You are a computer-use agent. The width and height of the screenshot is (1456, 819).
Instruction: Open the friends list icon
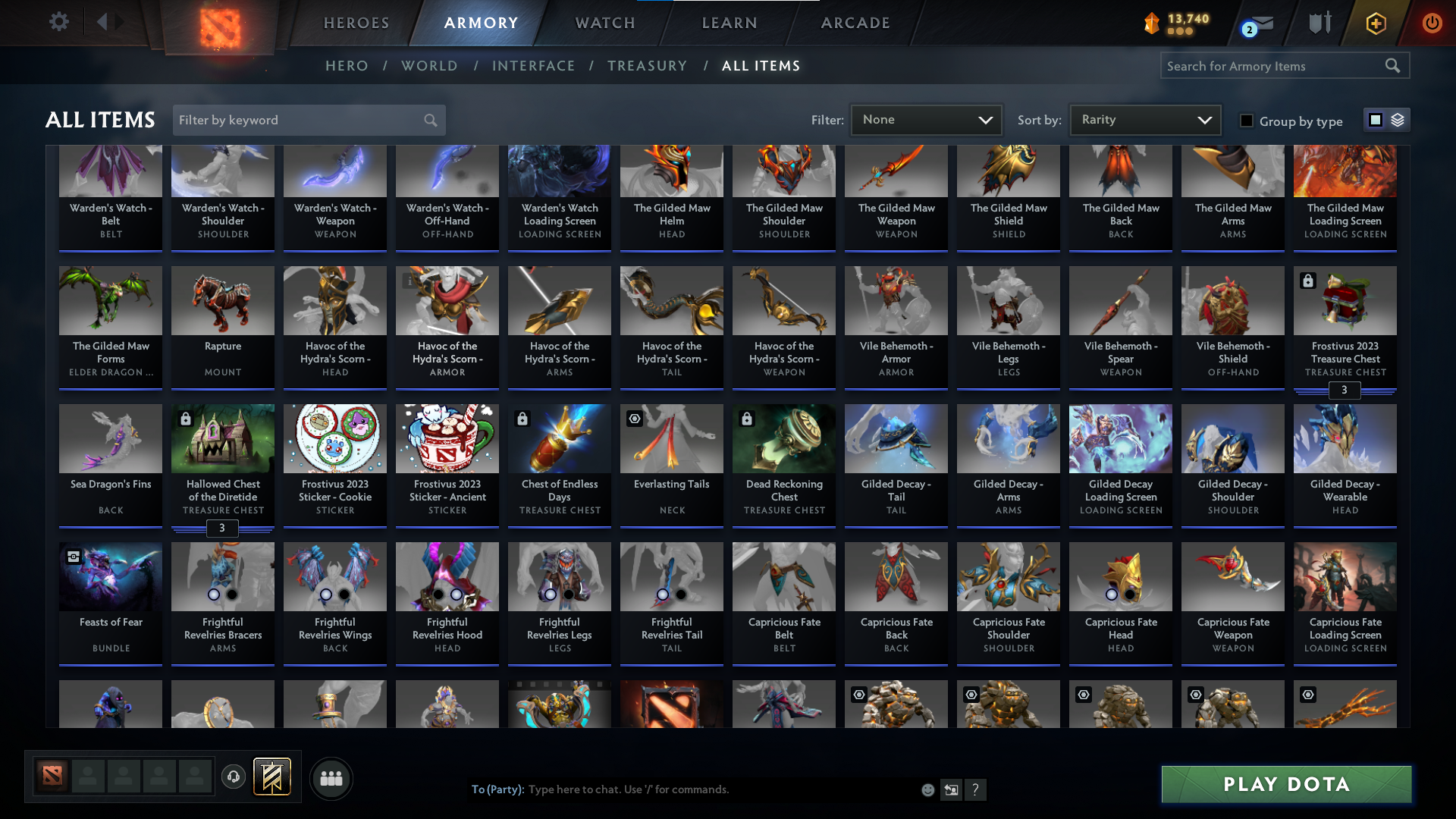331,778
